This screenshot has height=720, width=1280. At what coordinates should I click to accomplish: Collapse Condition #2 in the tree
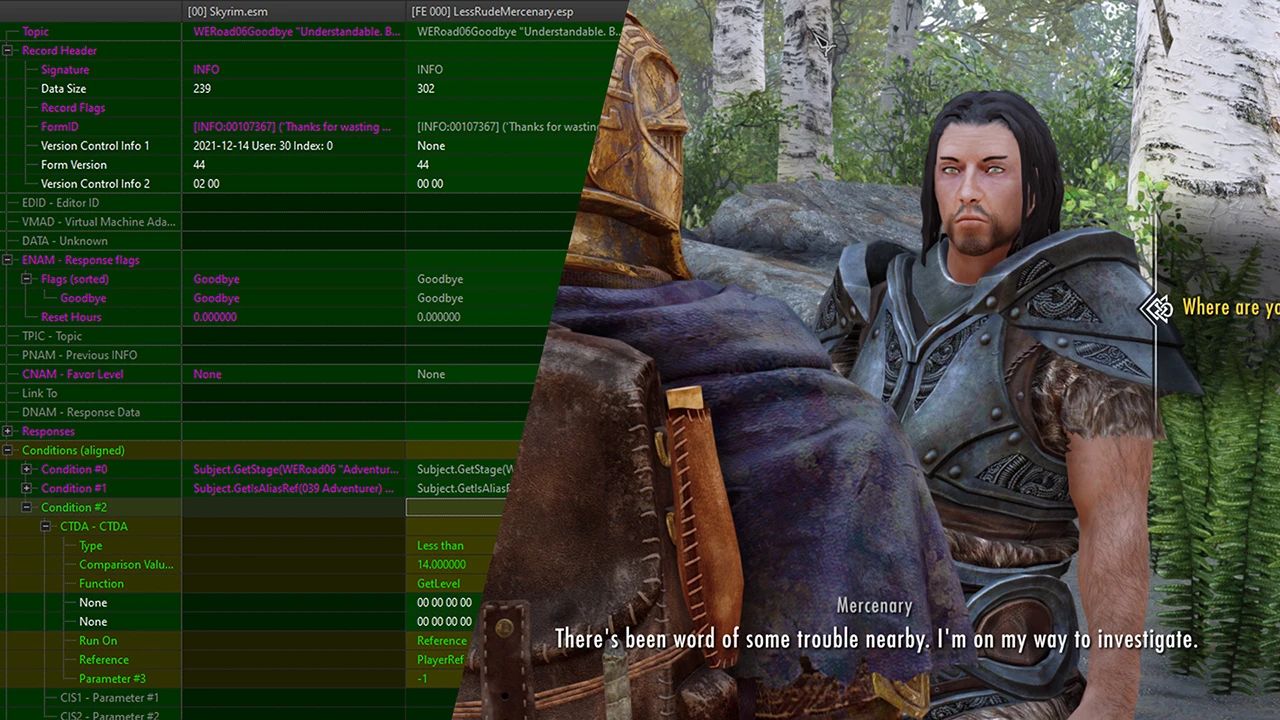pyautogui.click(x=26, y=507)
